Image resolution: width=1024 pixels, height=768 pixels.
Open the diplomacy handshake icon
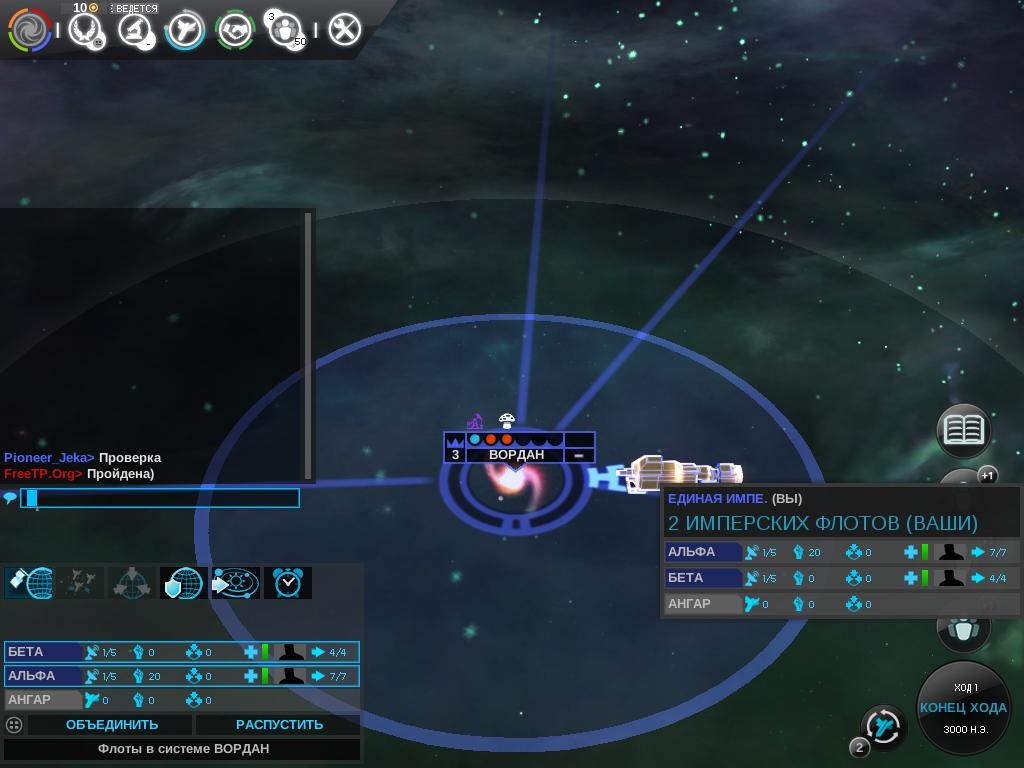pos(236,30)
